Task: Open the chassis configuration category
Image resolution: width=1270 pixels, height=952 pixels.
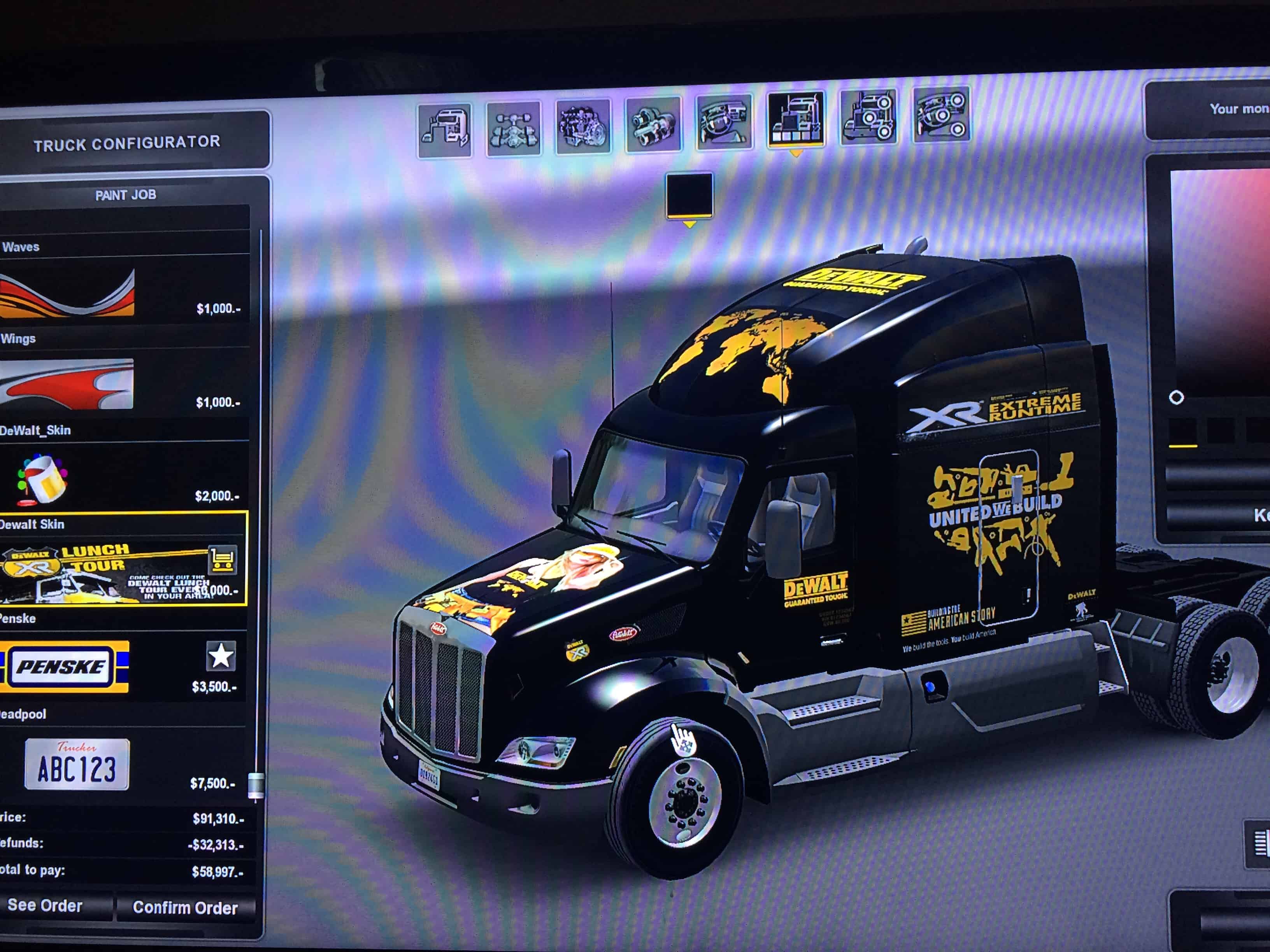Action: 513,128
